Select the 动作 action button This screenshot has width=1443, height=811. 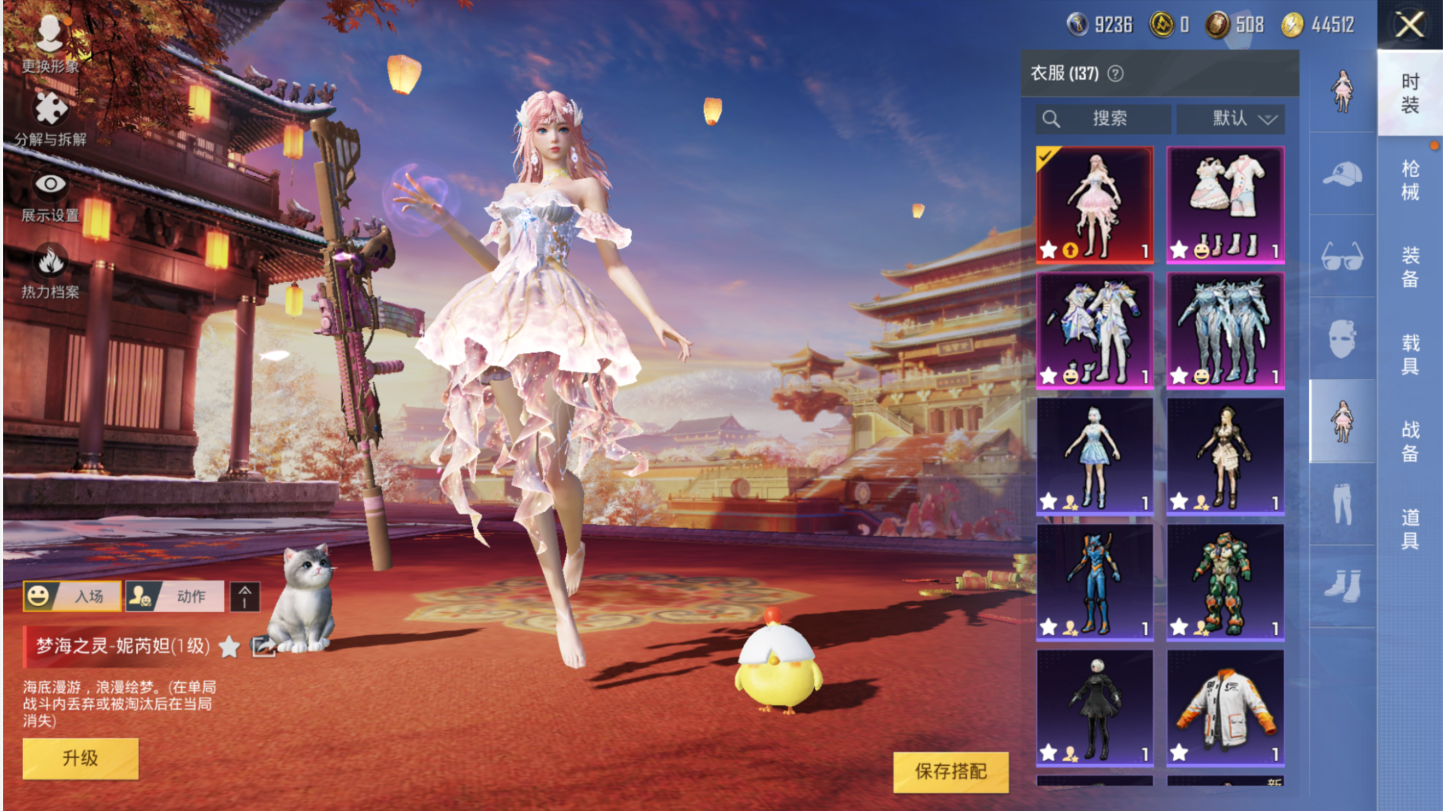pos(175,596)
